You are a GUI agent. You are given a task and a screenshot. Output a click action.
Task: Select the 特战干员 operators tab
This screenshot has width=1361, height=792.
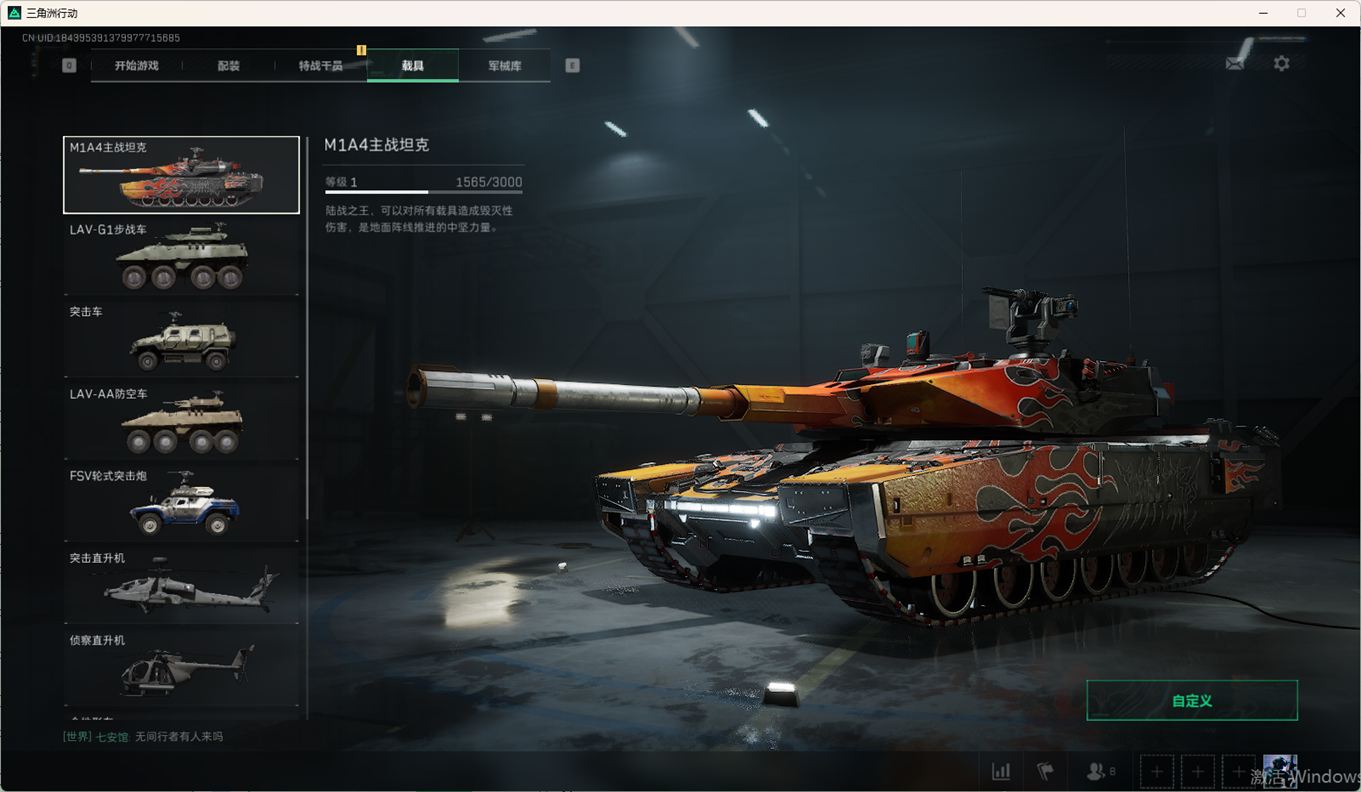click(x=320, y=66)
